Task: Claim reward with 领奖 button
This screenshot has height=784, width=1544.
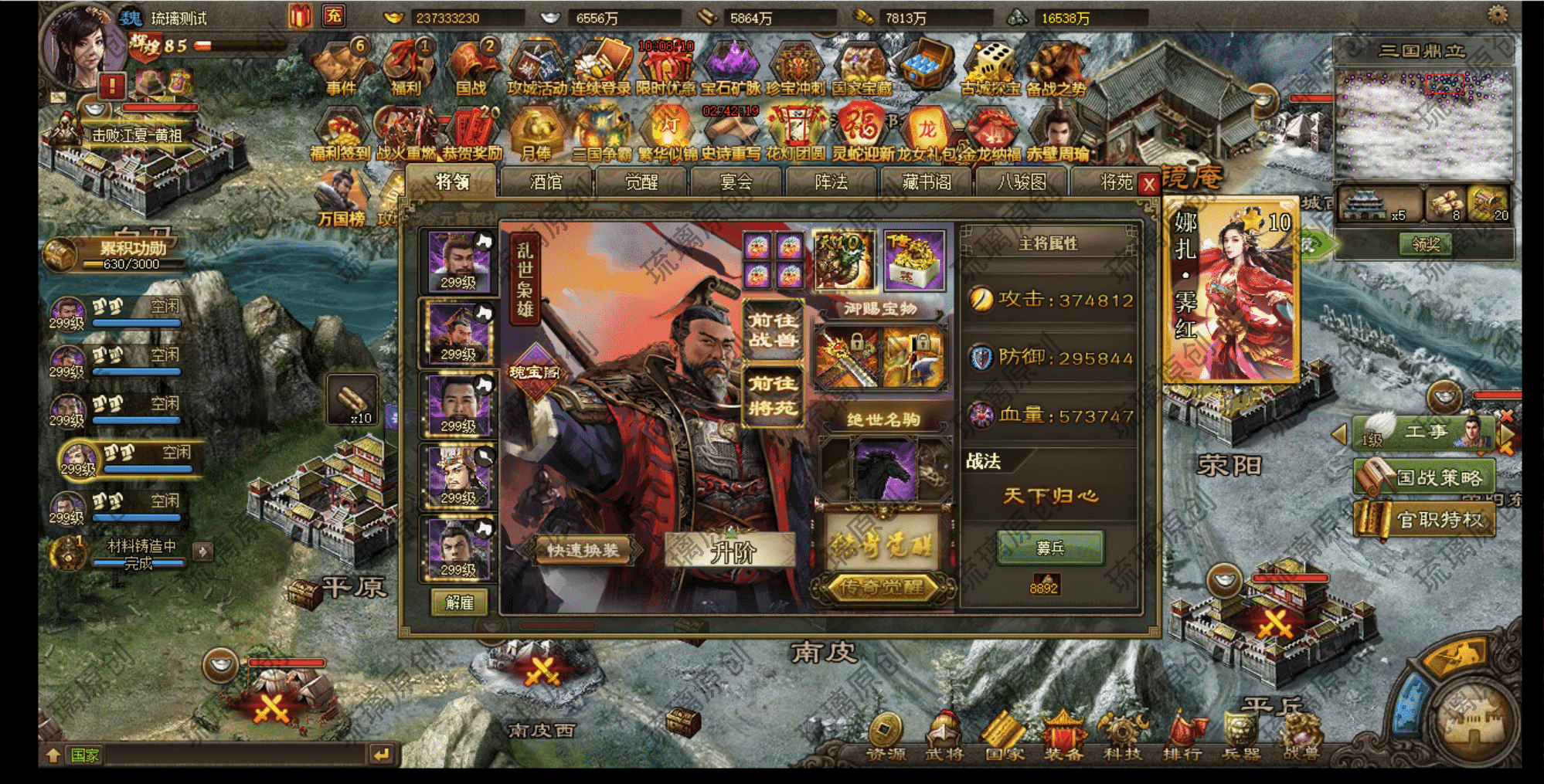Action: click(1425, 244)
